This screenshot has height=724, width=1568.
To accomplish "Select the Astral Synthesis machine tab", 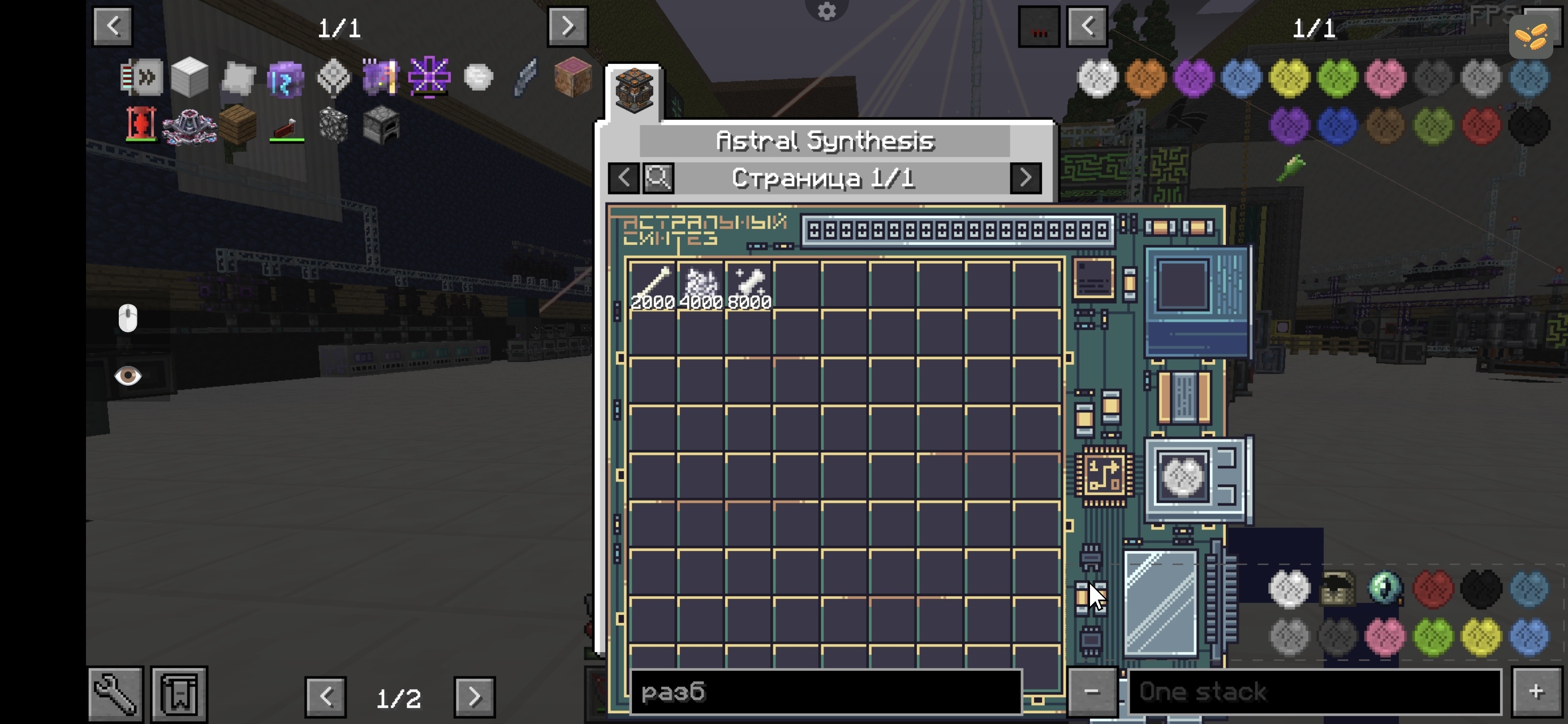I will point(634,91).
